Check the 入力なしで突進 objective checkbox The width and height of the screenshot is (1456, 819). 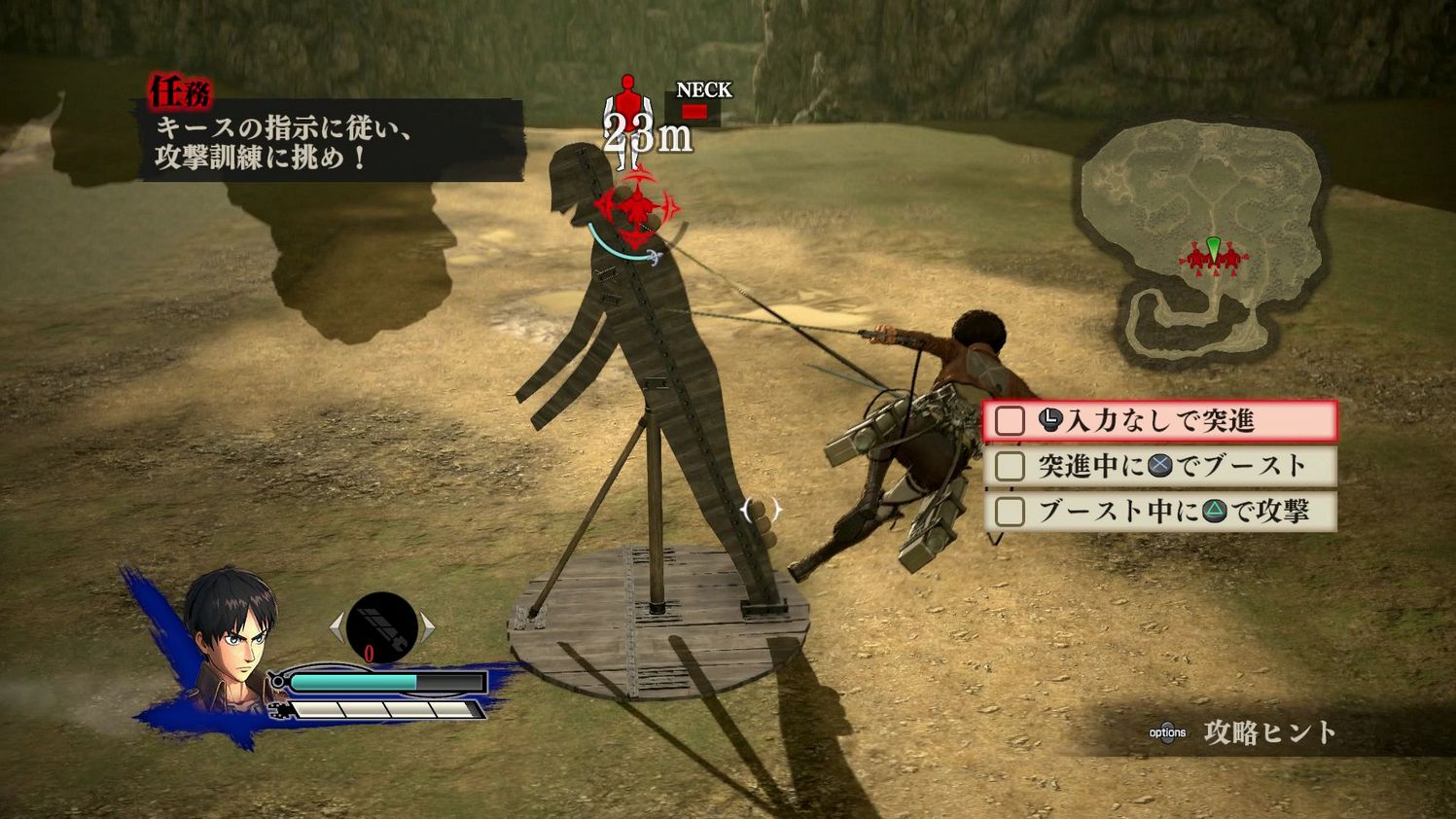tap(1009, 420)
